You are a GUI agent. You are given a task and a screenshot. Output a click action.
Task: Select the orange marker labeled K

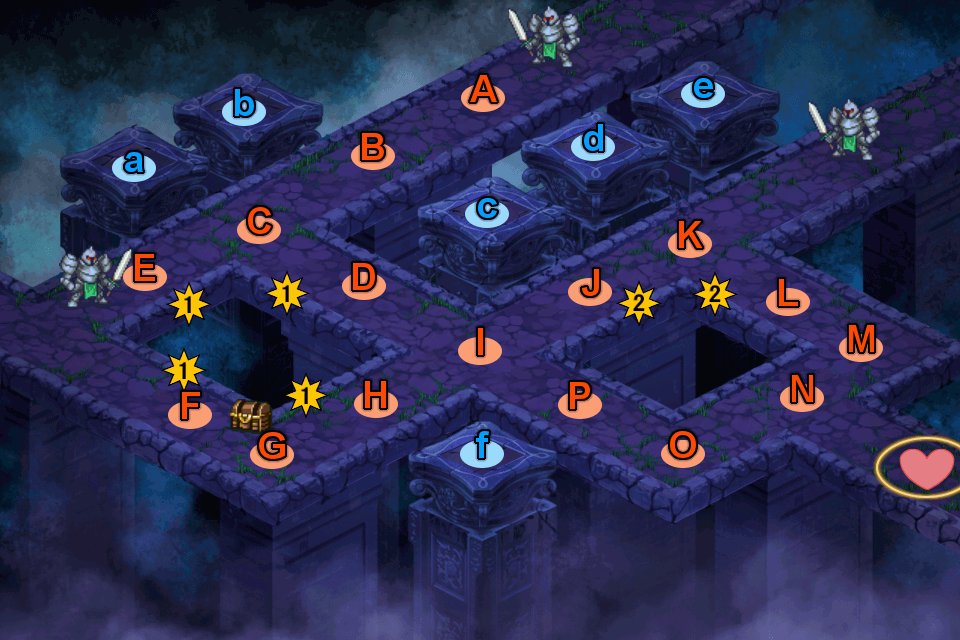pyautogui.click(x=689, y=238)
